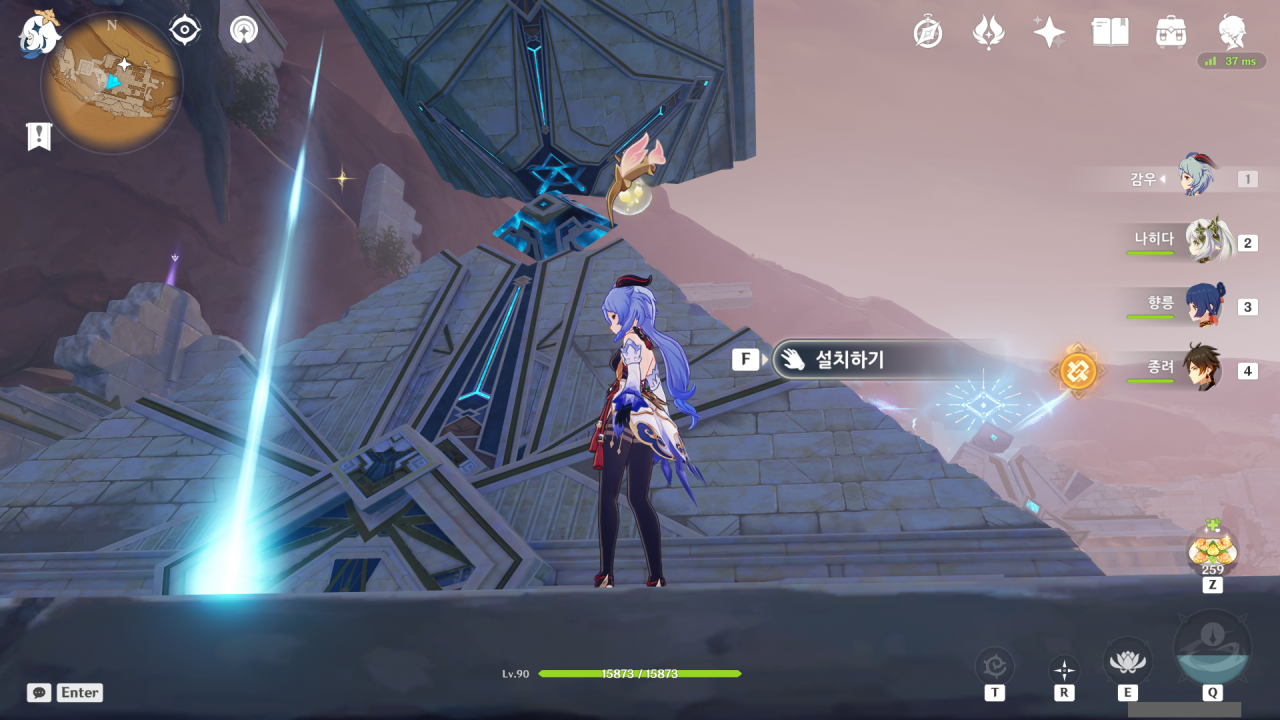The image size is (1280, 720).
Task: Switch to party member 나히다
Action: click(1205, 242)
